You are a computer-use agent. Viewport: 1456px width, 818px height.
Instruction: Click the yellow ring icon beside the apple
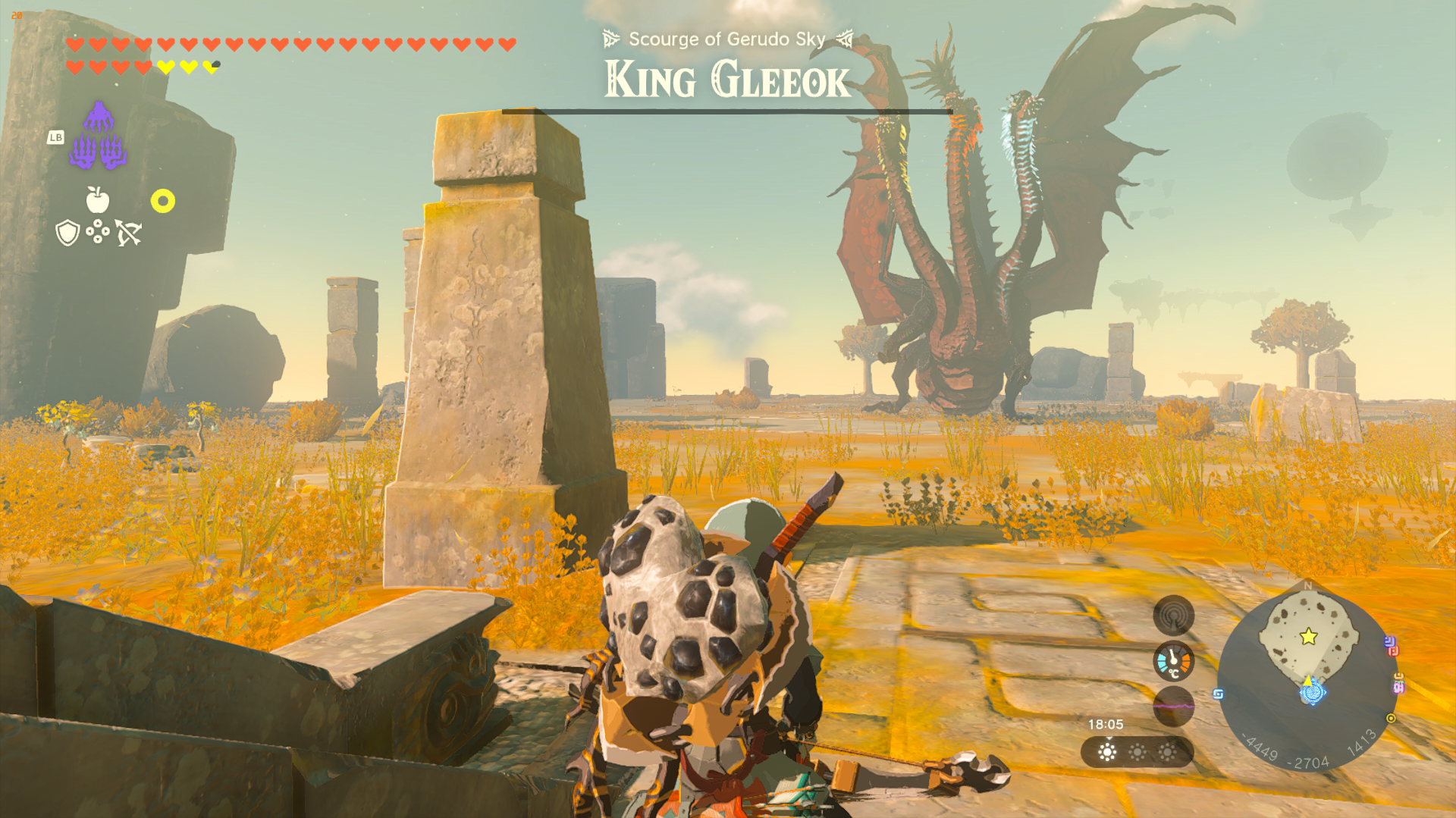pos(162,201)
